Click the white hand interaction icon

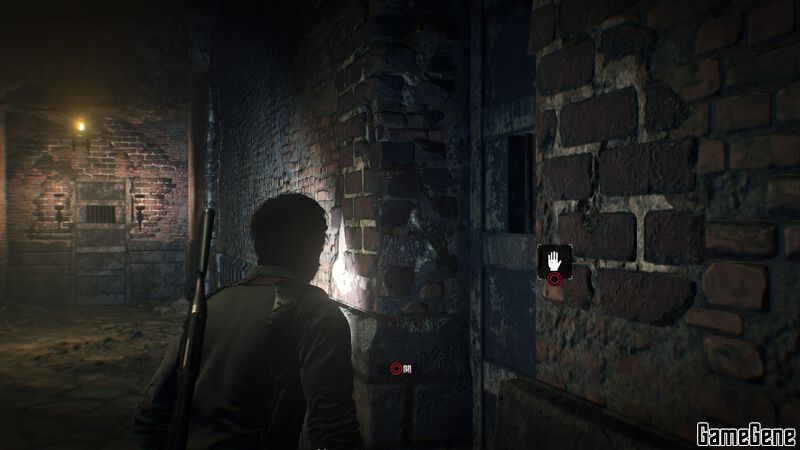[x=554, y=260]
